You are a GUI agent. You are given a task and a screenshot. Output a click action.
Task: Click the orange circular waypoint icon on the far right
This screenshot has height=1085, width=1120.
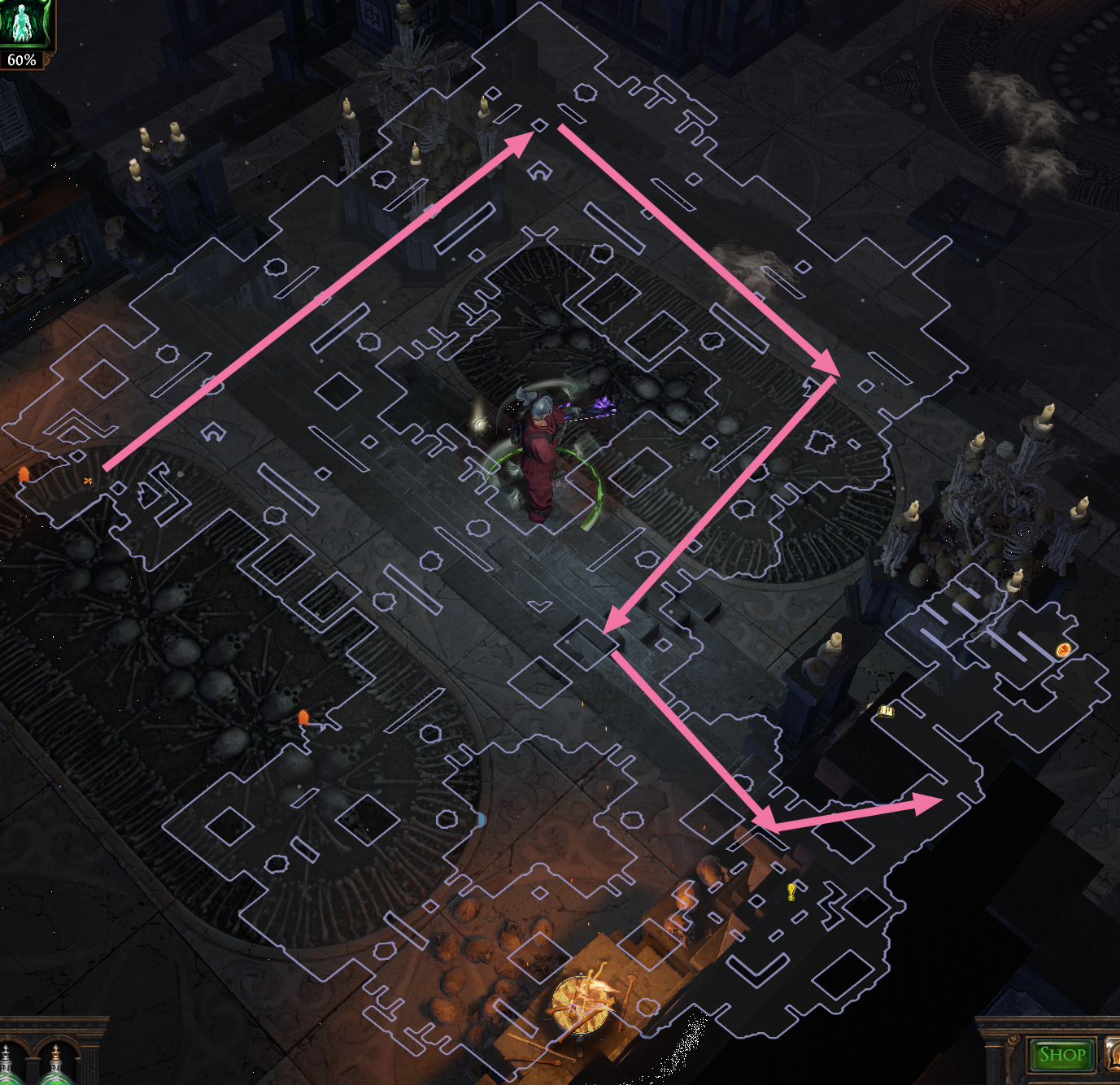(1061, 651)
